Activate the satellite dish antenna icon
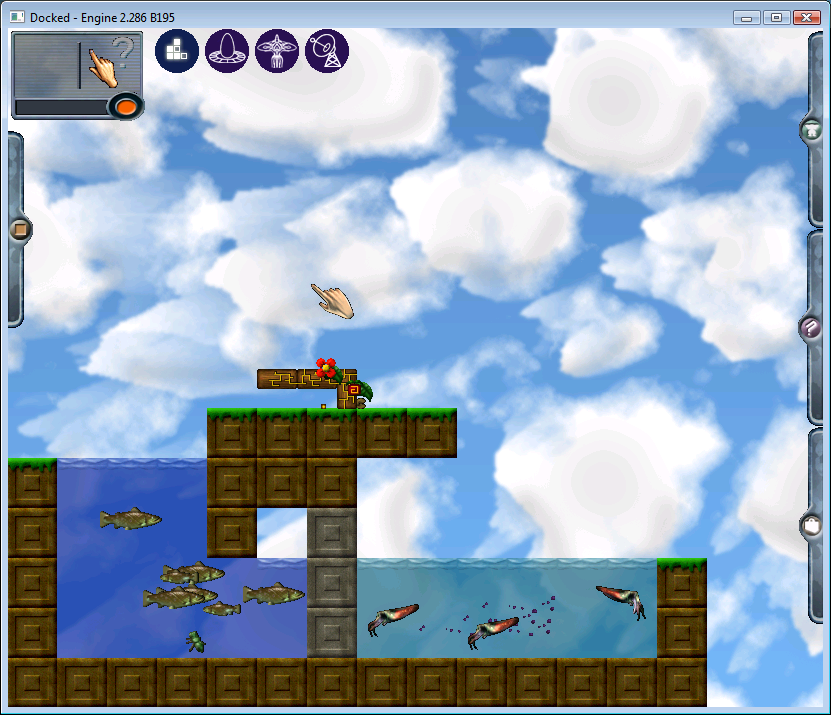The width and height of the screenshot is (831, 715). click(327, 51)
